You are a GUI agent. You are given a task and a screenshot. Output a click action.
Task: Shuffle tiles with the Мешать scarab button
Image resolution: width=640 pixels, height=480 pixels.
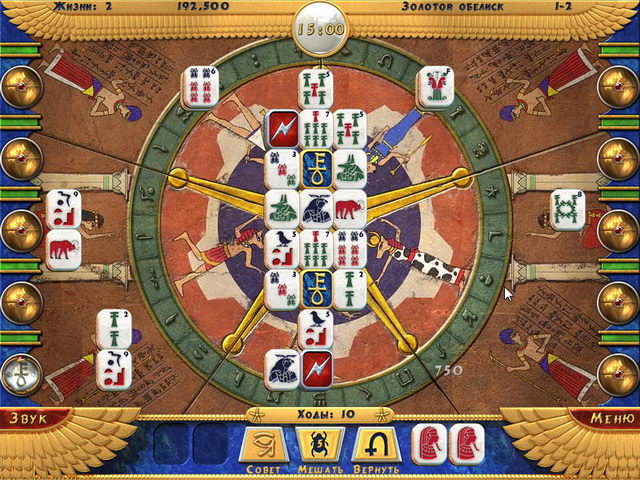coord(320,444)
